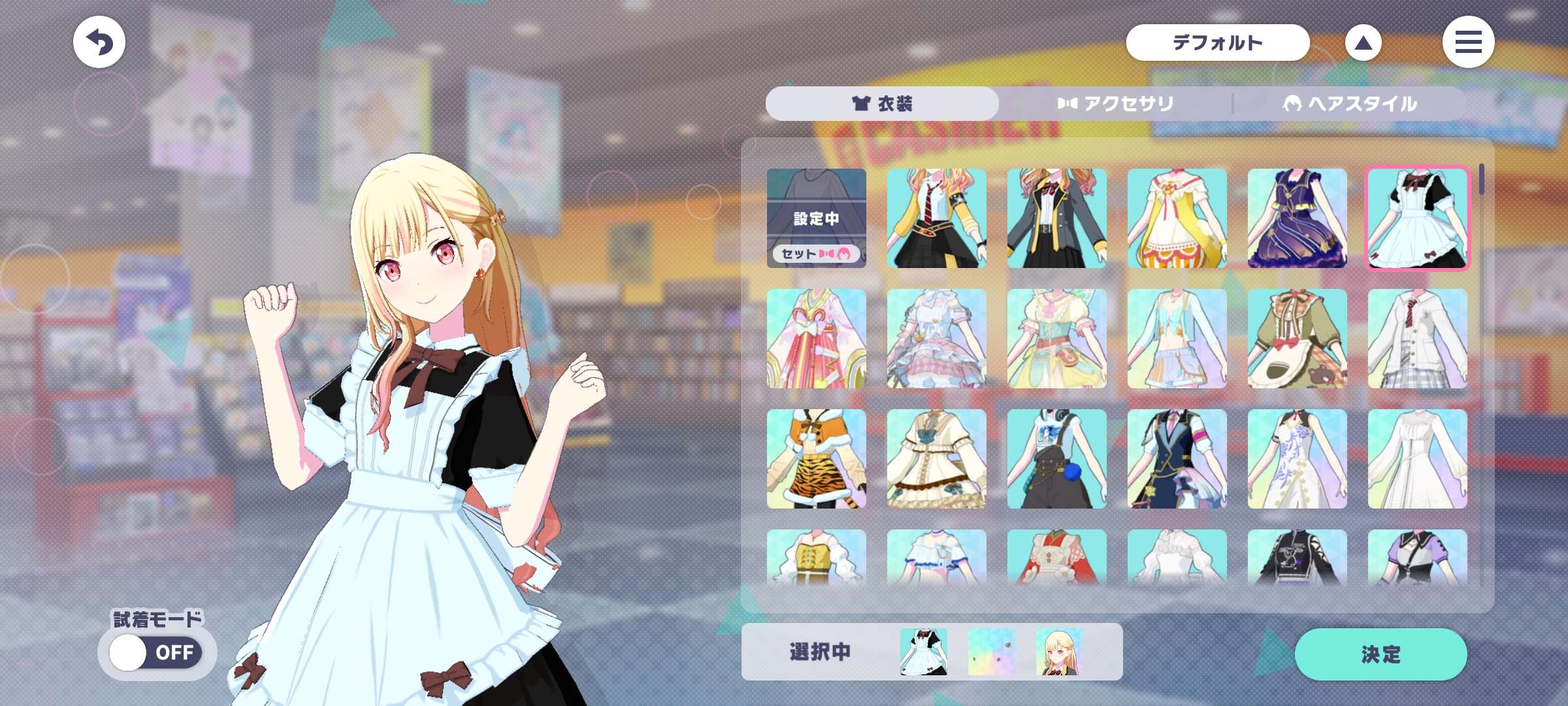The width and height of the screenshot is (1568, 706).
Task: Select the currently set 設定中 costume tile
Action: (x=816, y=218)
